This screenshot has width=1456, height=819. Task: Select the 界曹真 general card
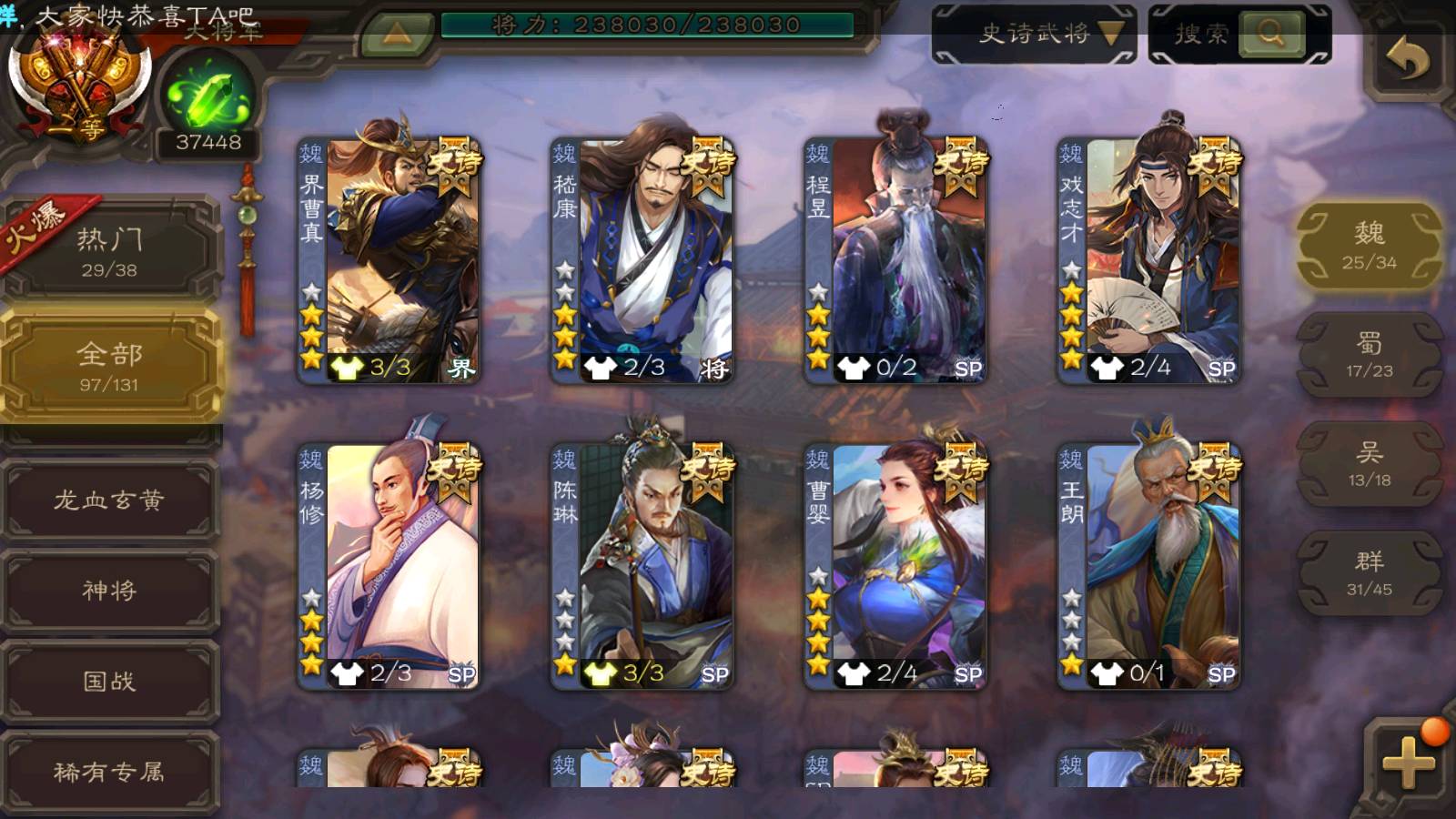point(389,259)
